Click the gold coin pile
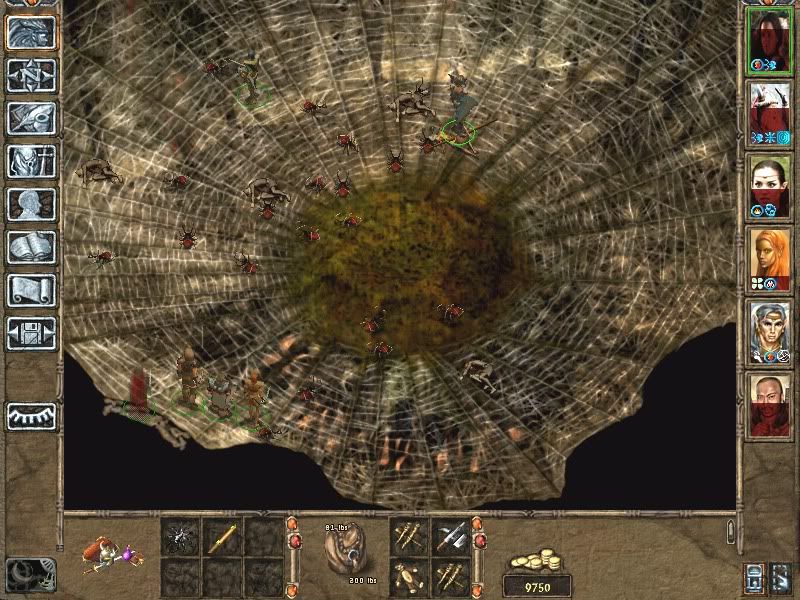This screenshot has height=600, width=800. (x=537, y=560)
